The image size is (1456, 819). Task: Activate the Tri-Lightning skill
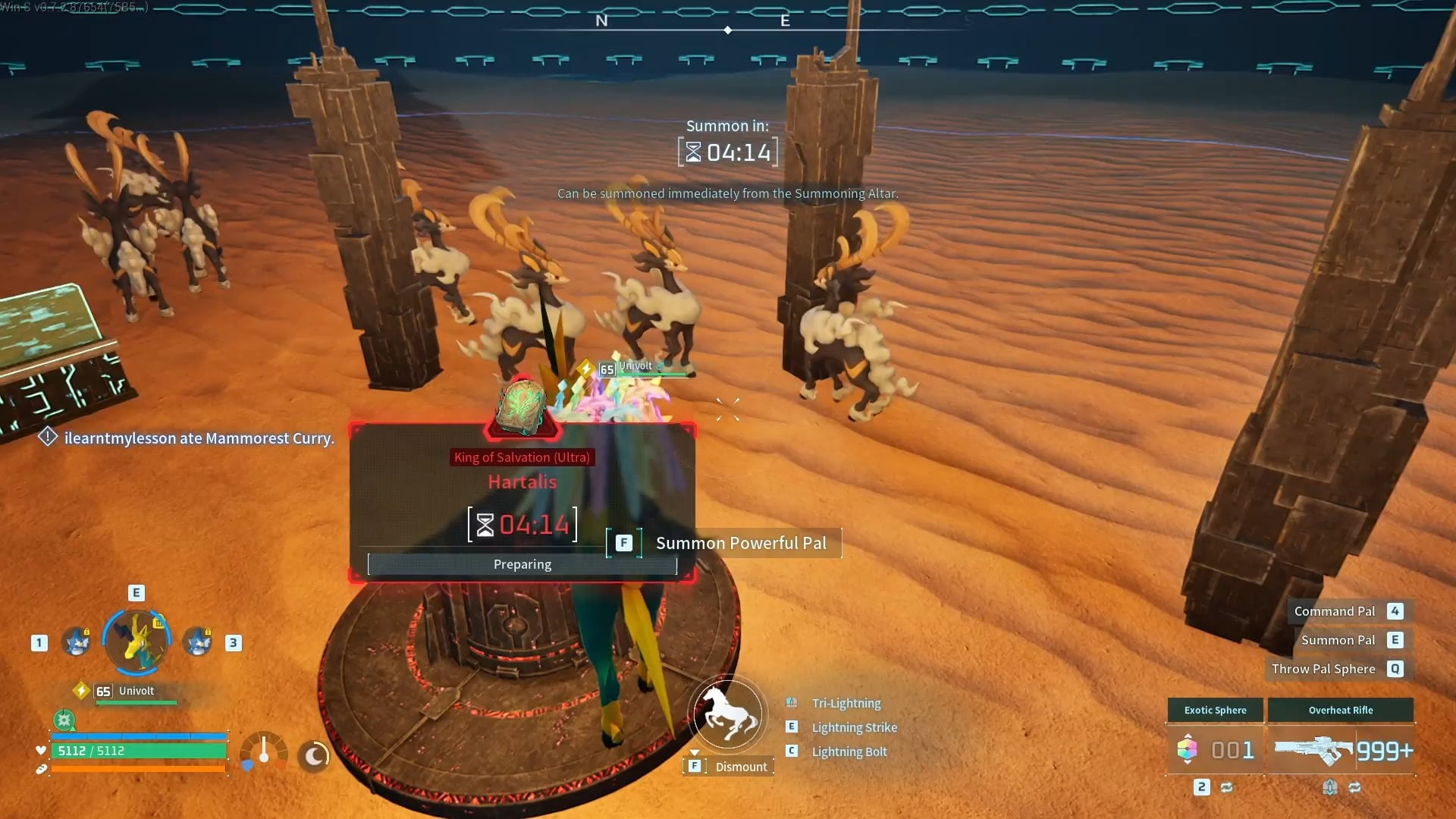846,703
